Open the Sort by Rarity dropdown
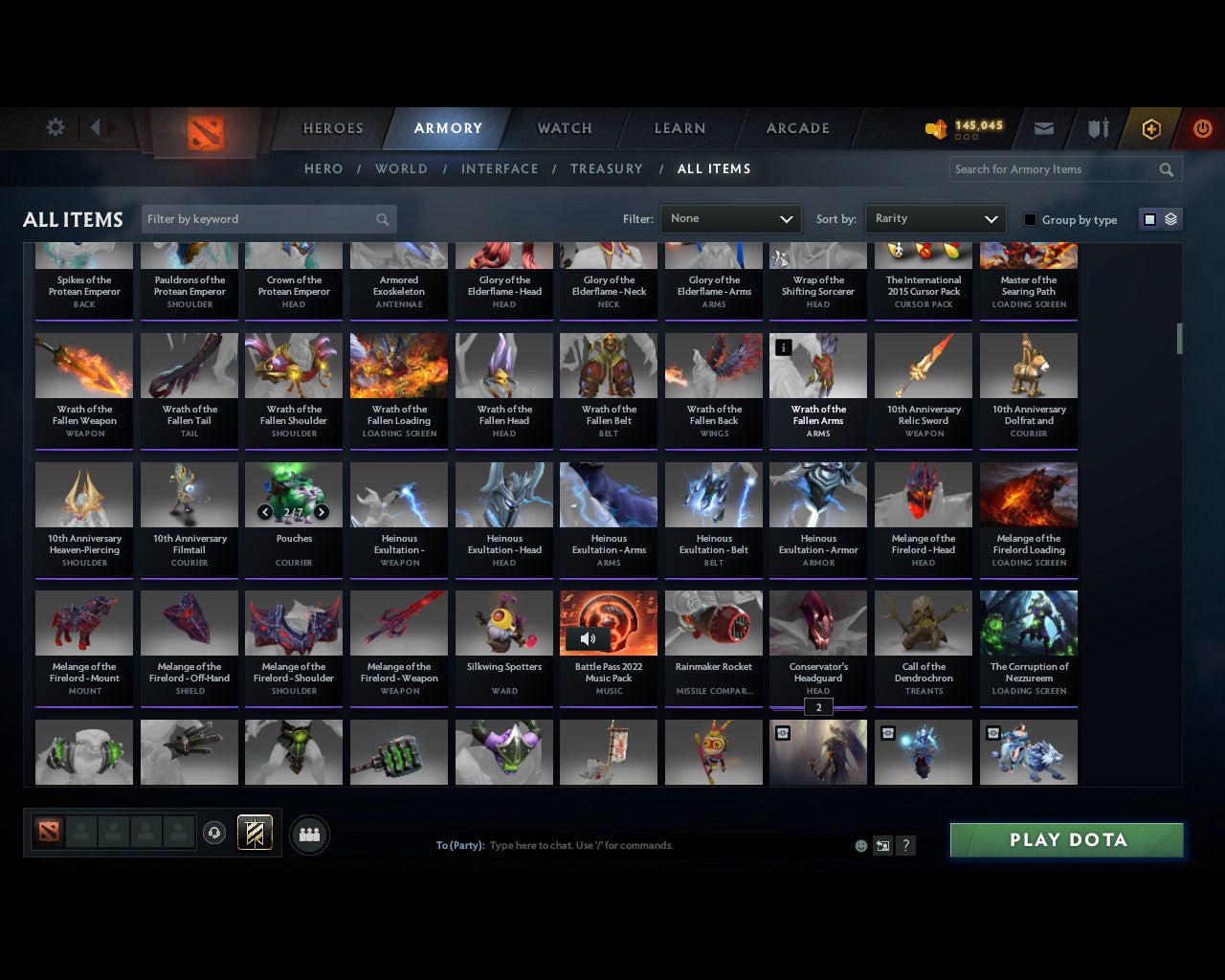The width and height of the screenshot is (1225, 980). (x=935, y=218)
